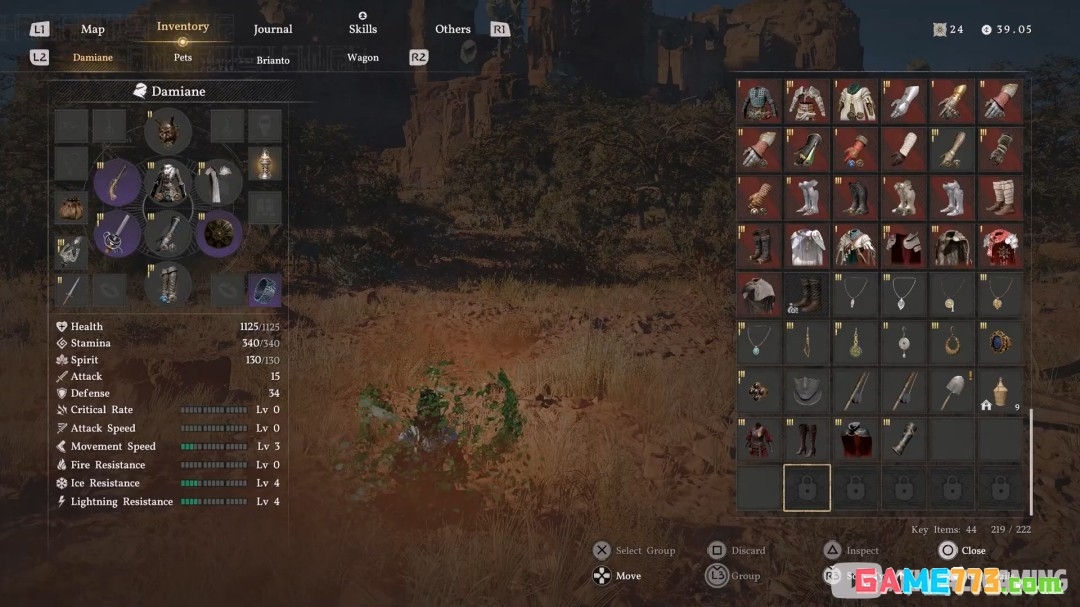The image size is (1080, 607).
Task: Select the equipped round shield slot
Action: pyautogui.click(x=218, y=234)
